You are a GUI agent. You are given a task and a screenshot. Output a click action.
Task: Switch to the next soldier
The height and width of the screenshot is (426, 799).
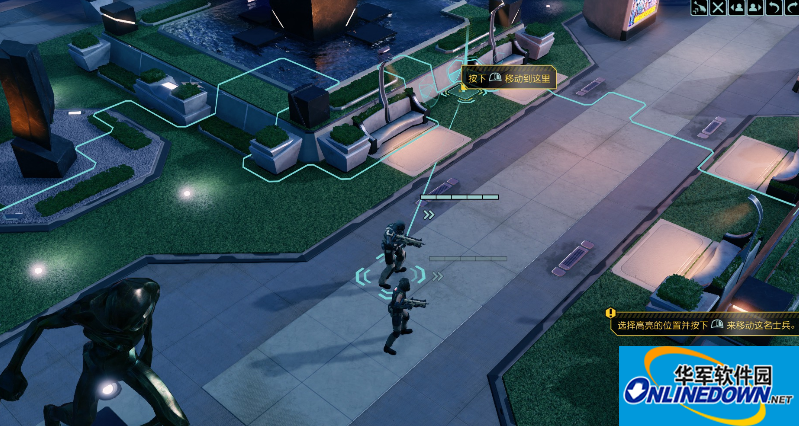[x=754, y=8]
